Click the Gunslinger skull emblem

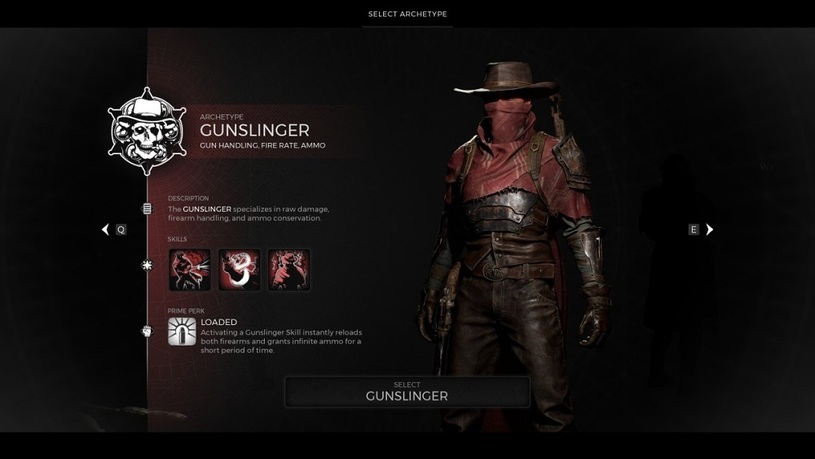point(147,132)
